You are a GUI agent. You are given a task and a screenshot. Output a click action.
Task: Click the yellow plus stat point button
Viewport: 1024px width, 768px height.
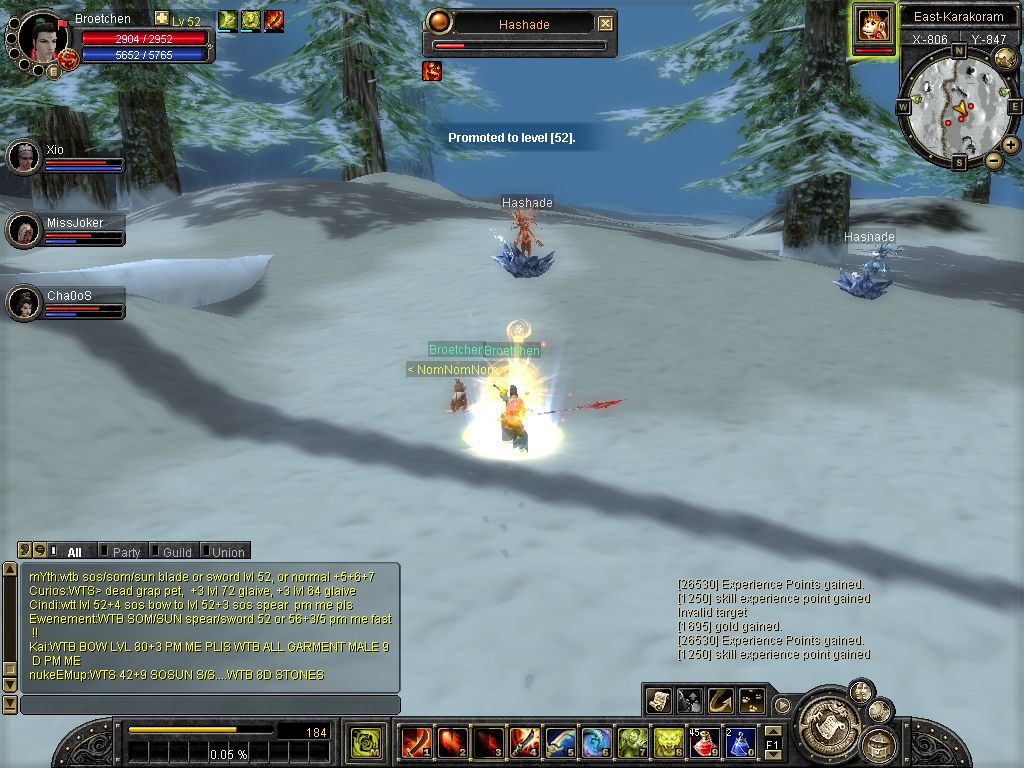coord(161,19)
